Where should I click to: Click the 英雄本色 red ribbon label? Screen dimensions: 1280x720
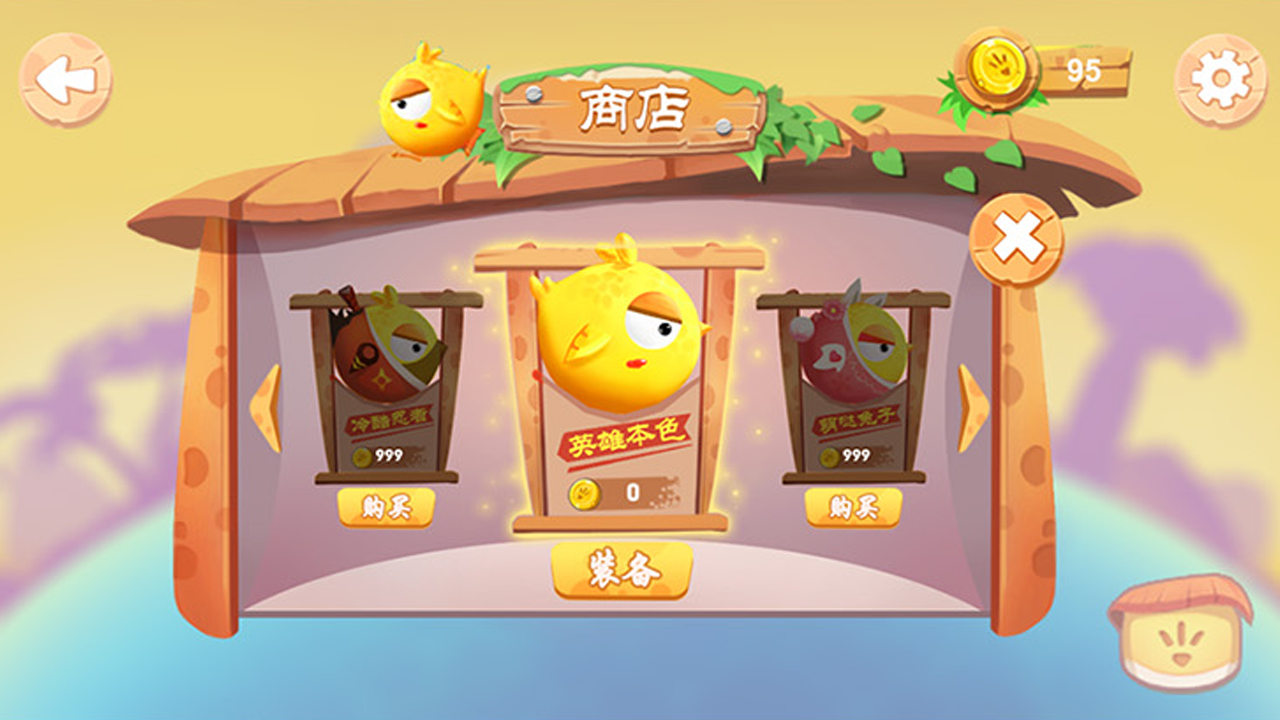tap(625, 438)
